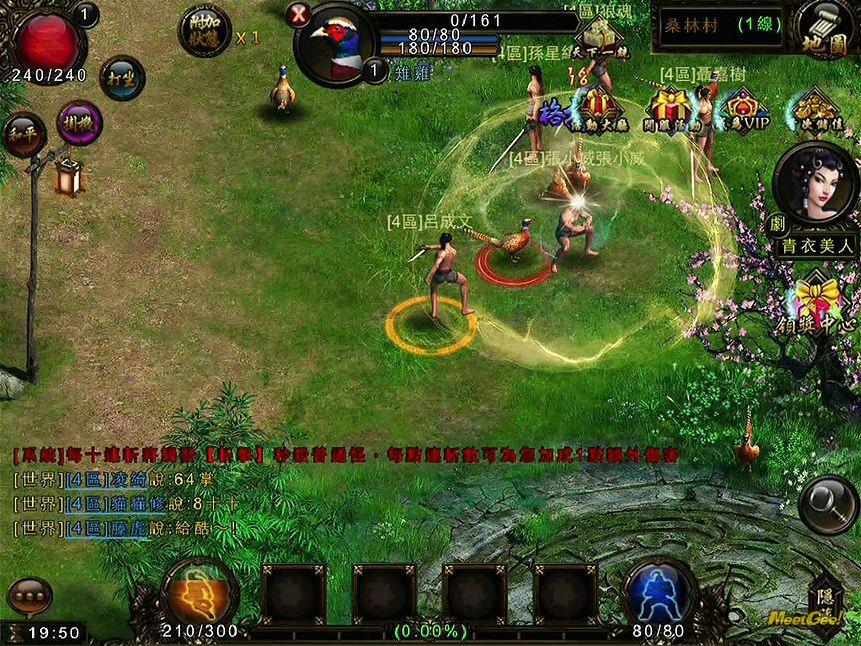Open the 附加狀態 status effects icon
This screenshot has width=861, height=646.
point(204,31)
